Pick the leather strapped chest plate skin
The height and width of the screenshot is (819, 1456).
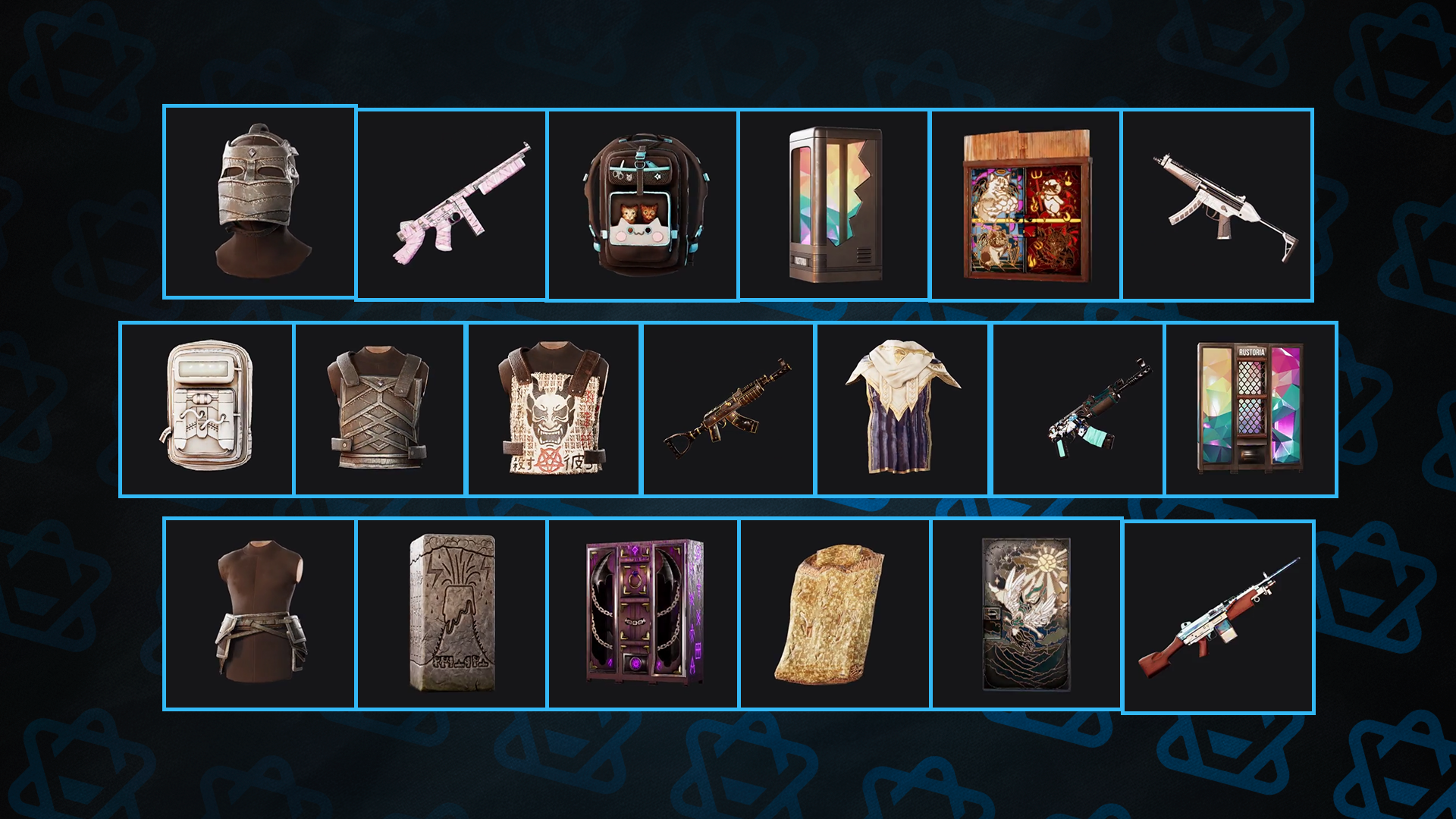tap(379, 409)
